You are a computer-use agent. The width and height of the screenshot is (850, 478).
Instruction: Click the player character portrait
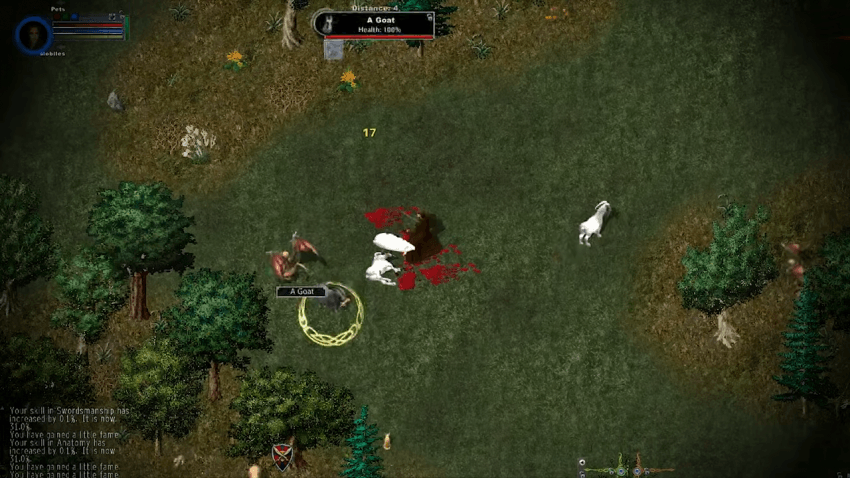tap(33, 35)
